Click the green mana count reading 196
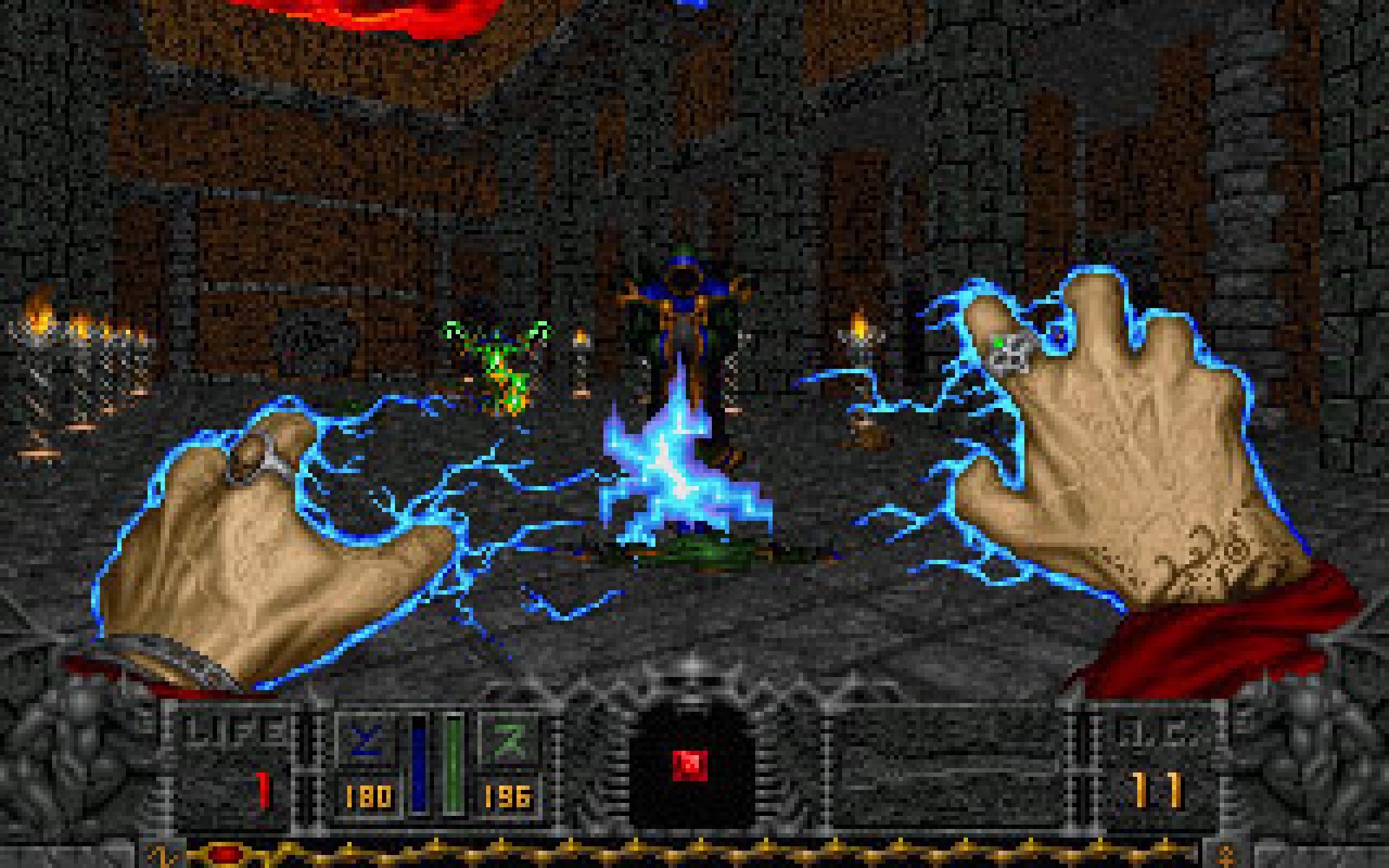 pyautogui.click(x=511, y=796)
